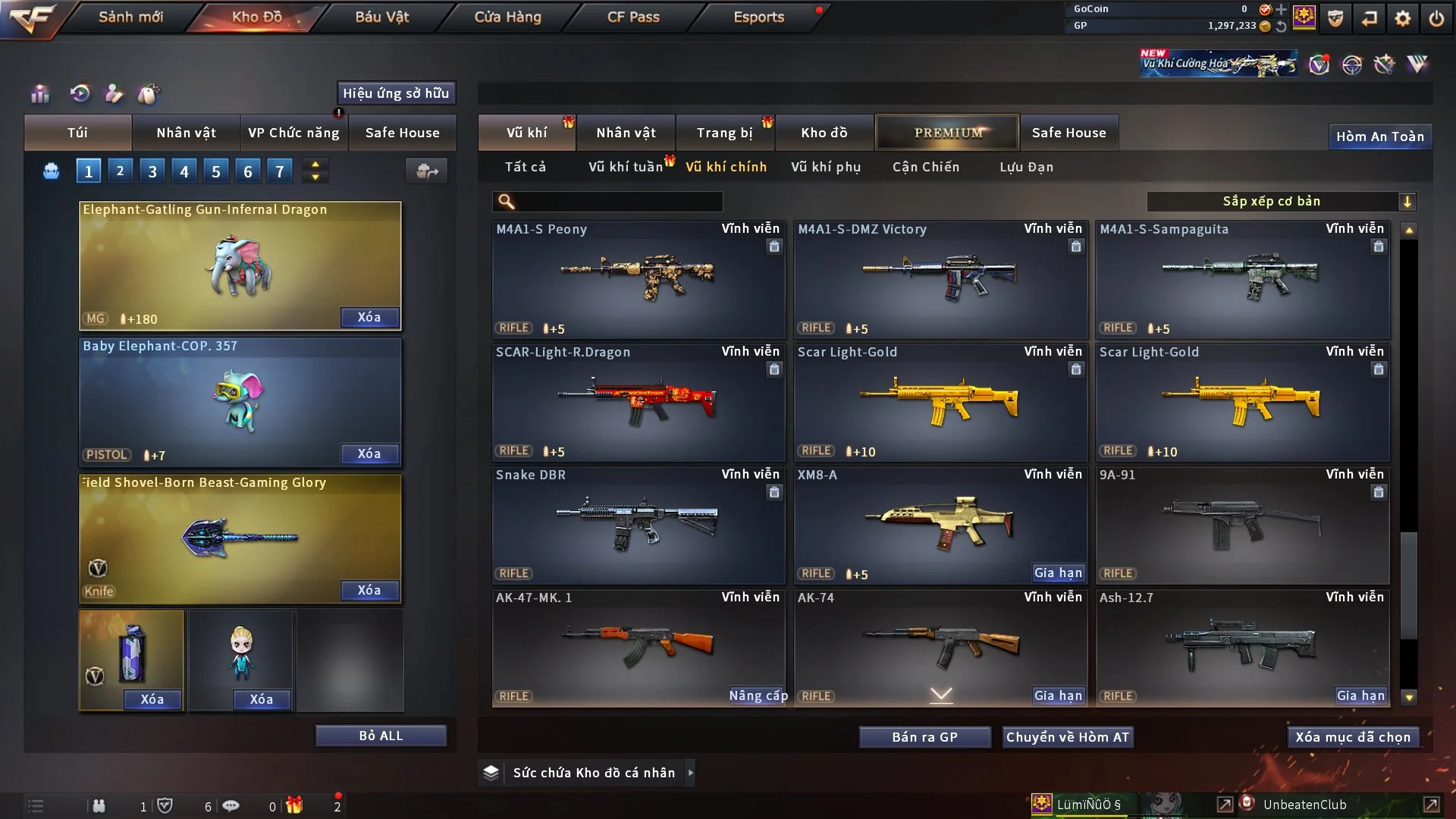Open the Hòm An Toàn button
Image resolution: width=1456 pixels, height=819 pixels.
point(1379,136)
